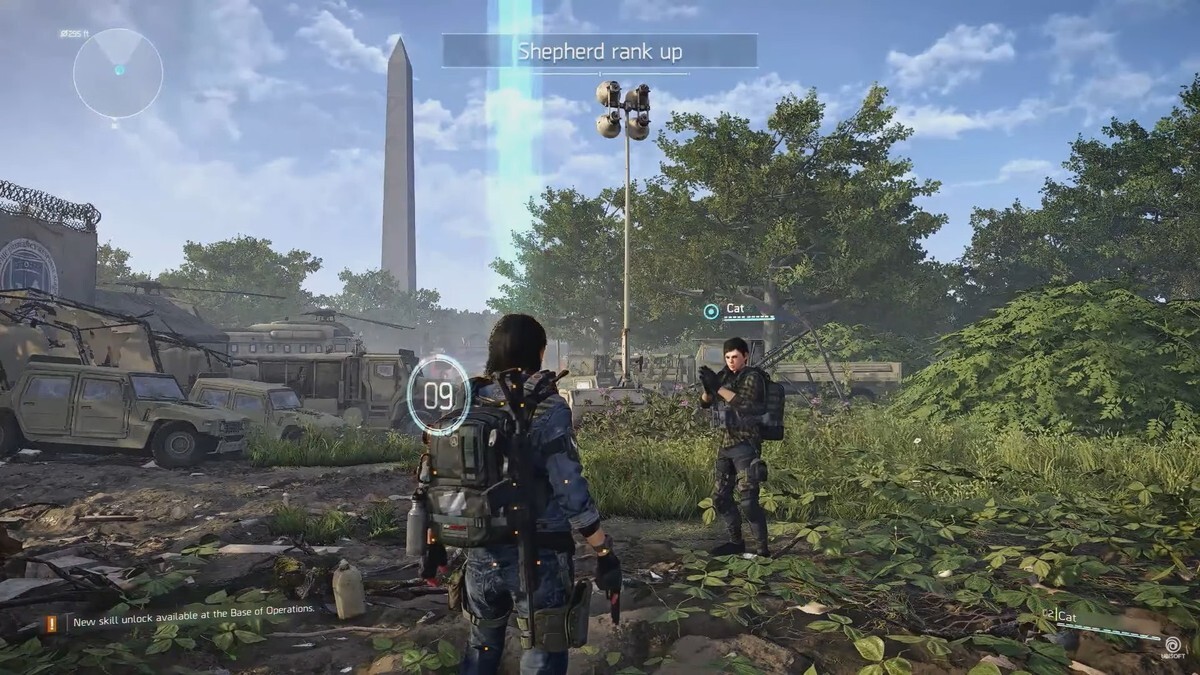Select Cat in the group member list
1200x675 pixels.
[1068, 617]
